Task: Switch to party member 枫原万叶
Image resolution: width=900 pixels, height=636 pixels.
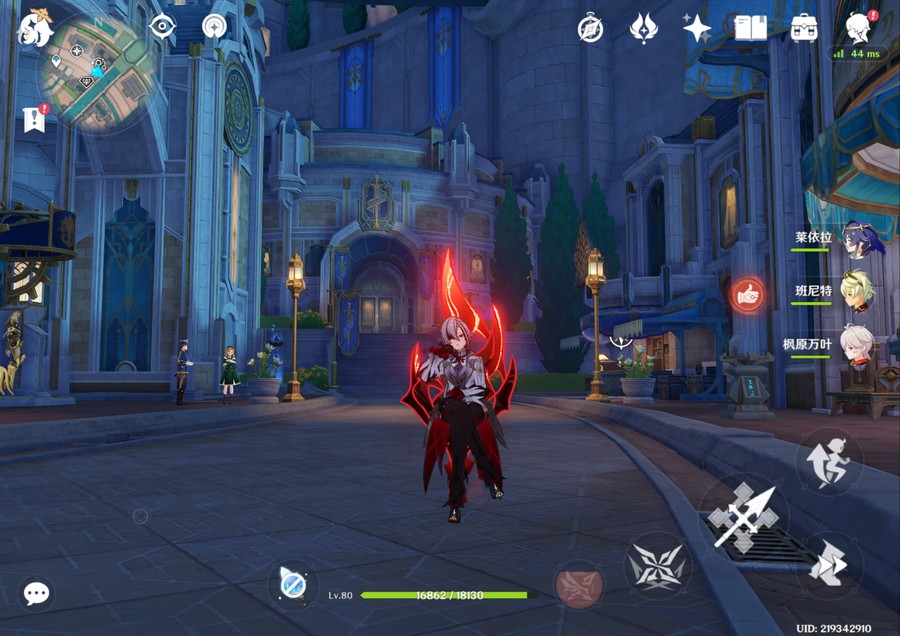Action: coord(857,343)
